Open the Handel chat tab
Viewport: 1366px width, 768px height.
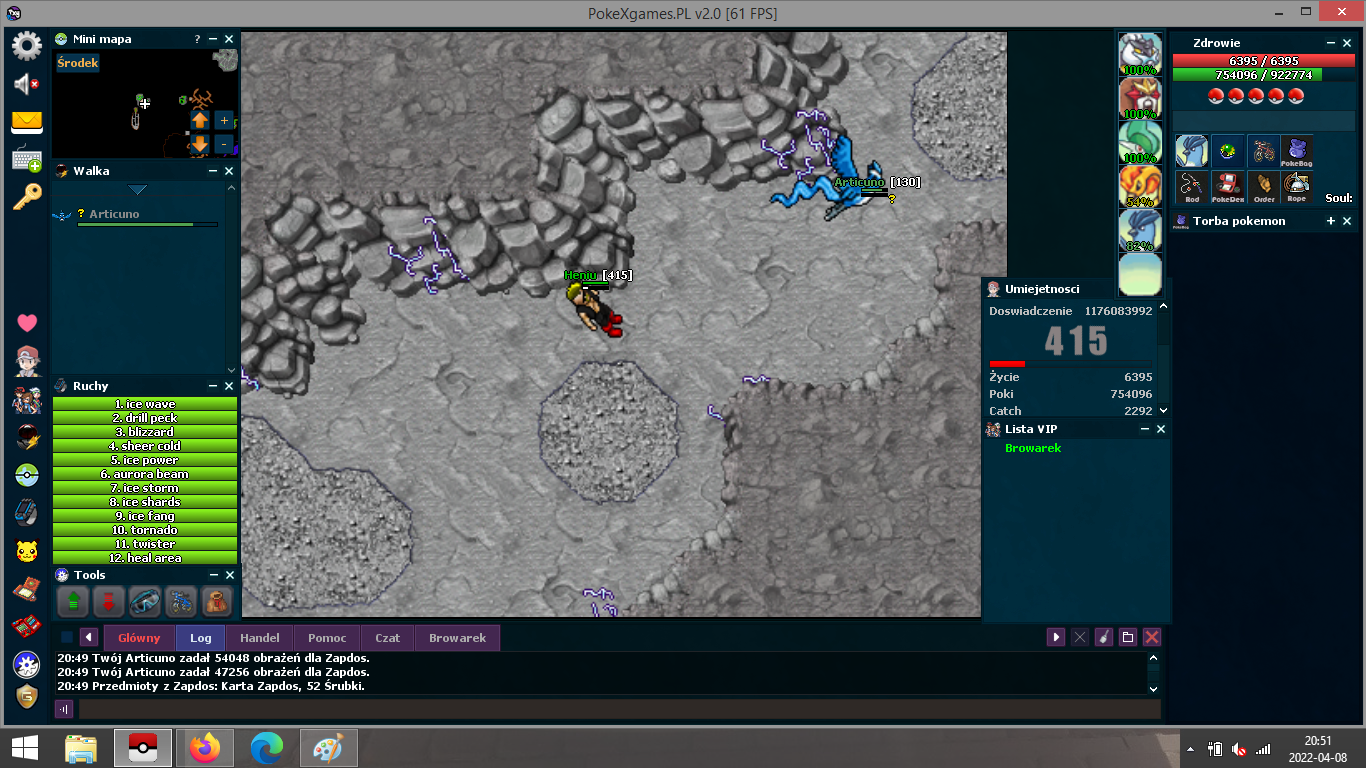[x=260, y=638]
